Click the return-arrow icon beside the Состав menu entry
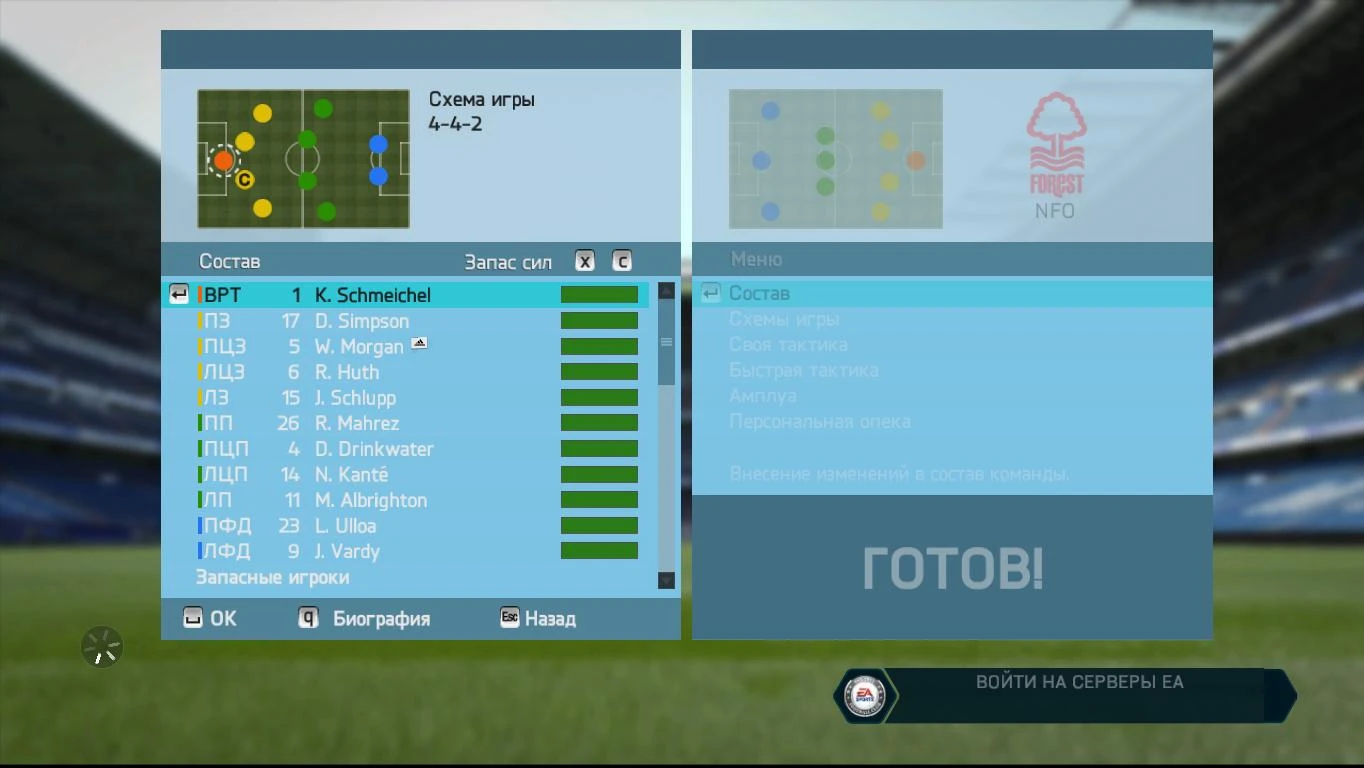This screenshot has height=768, width=1364. point(710,292)
